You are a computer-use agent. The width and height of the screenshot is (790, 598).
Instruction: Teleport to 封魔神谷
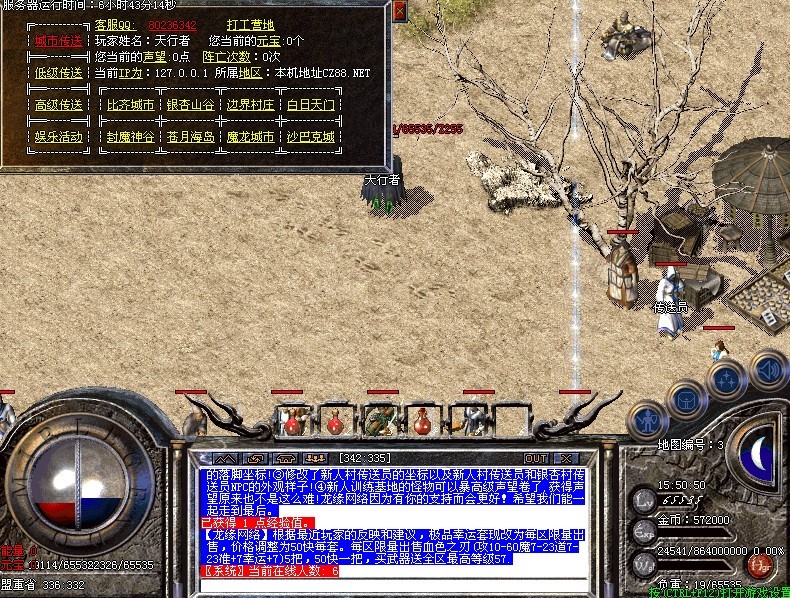click(x=131, y=137)
